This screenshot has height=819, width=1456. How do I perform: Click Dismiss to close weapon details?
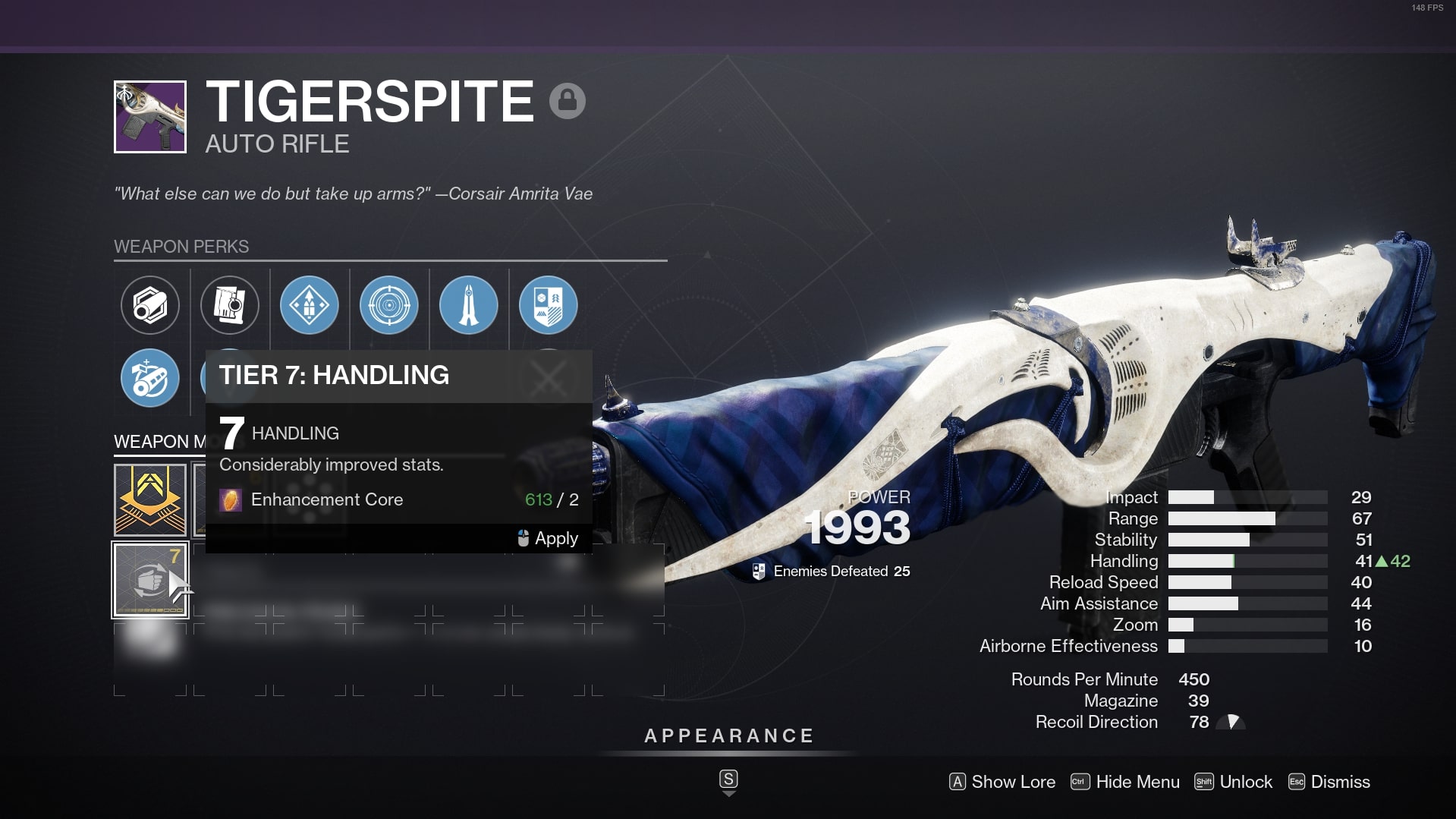tap(1329, 782)
